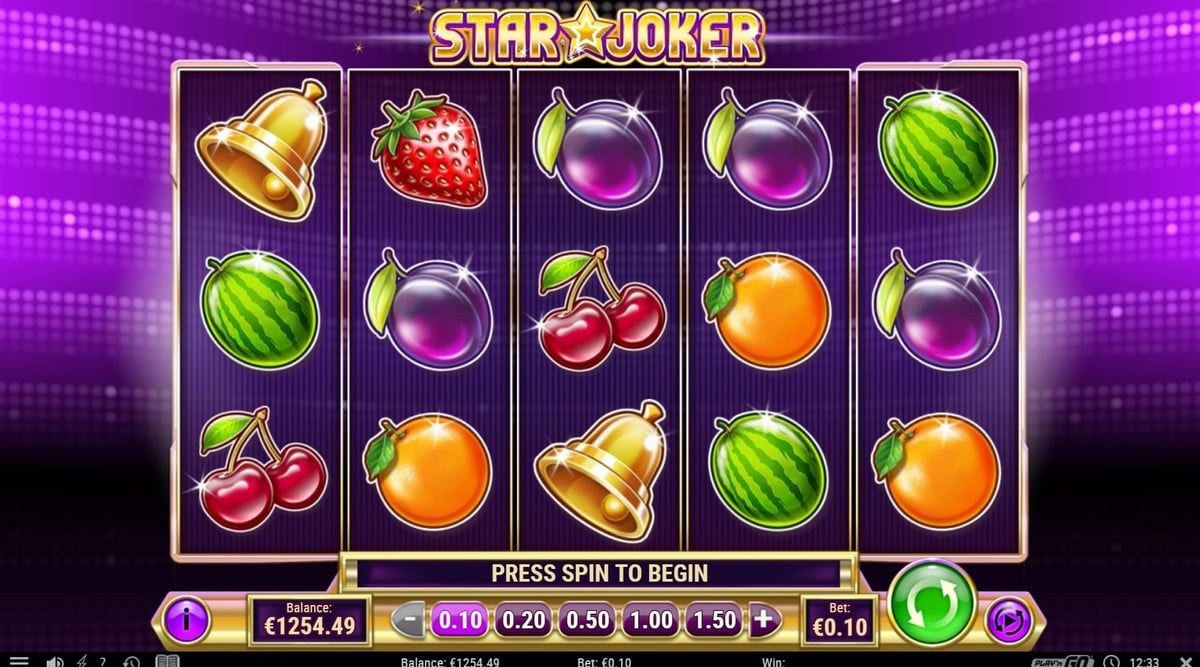Open help with the question mark icon
The image size is (1200, 667).
pos(102,661)
